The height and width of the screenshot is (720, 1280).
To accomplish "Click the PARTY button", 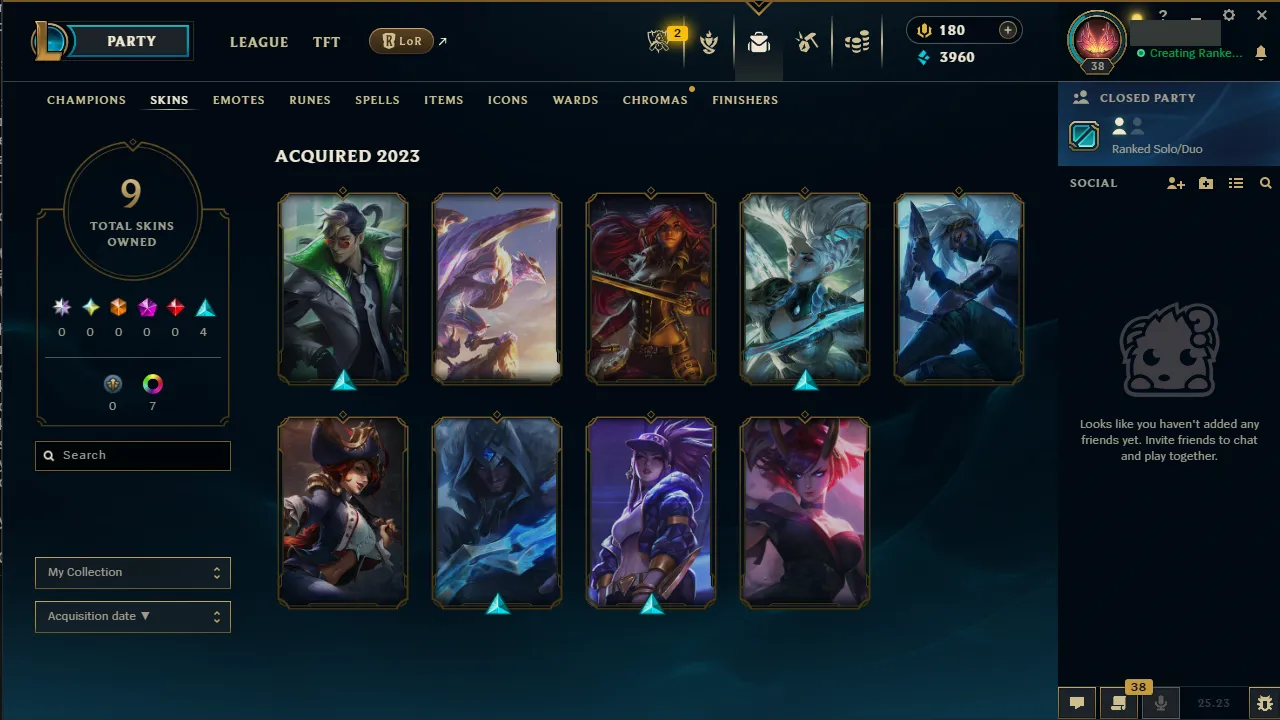I will pos(131,41).
